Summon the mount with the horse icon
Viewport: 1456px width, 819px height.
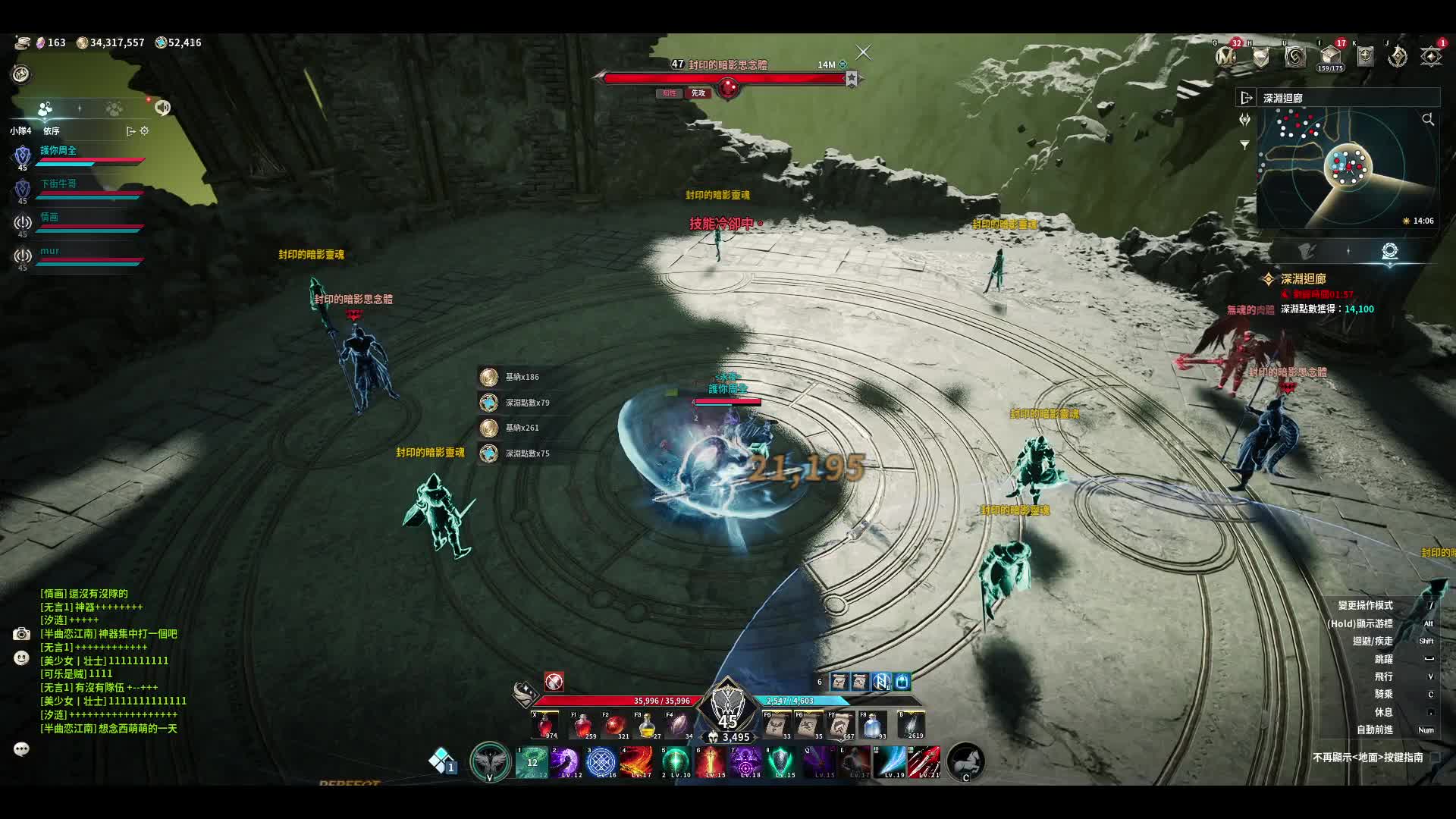pos(965,761)
